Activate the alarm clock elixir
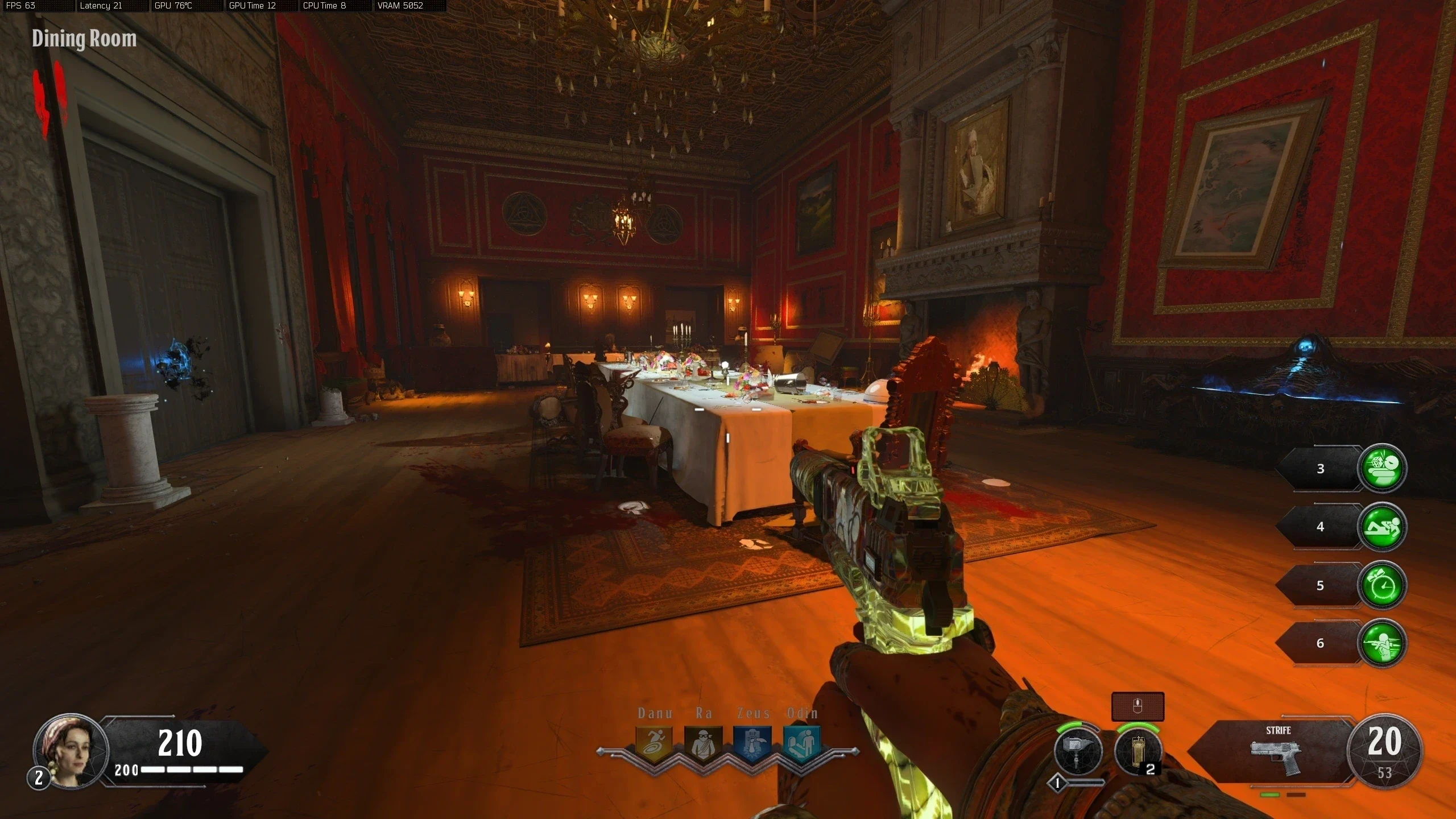 (1382, 585)
